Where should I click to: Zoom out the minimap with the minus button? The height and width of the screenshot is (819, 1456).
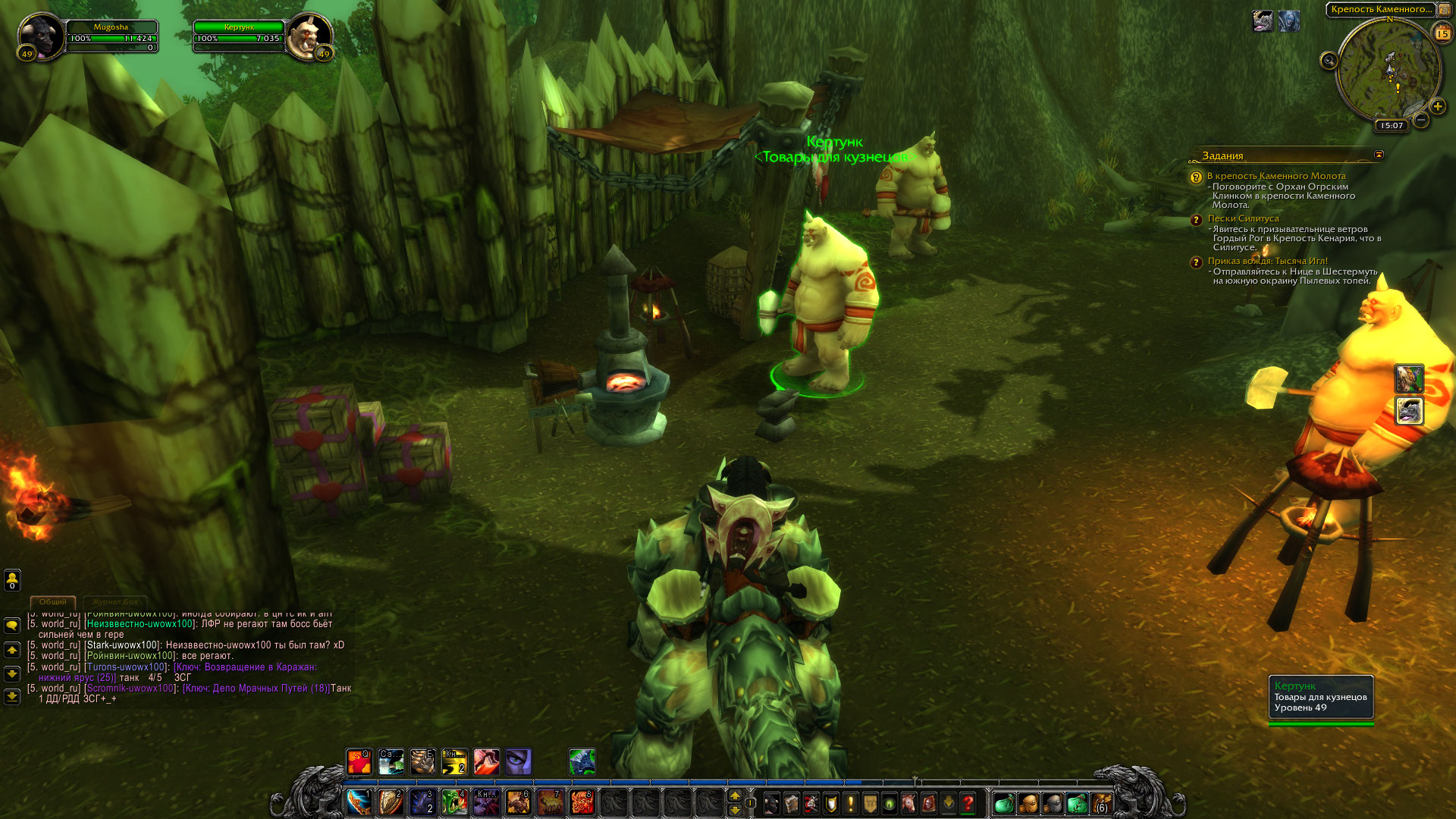click(x=1421, y=120)
